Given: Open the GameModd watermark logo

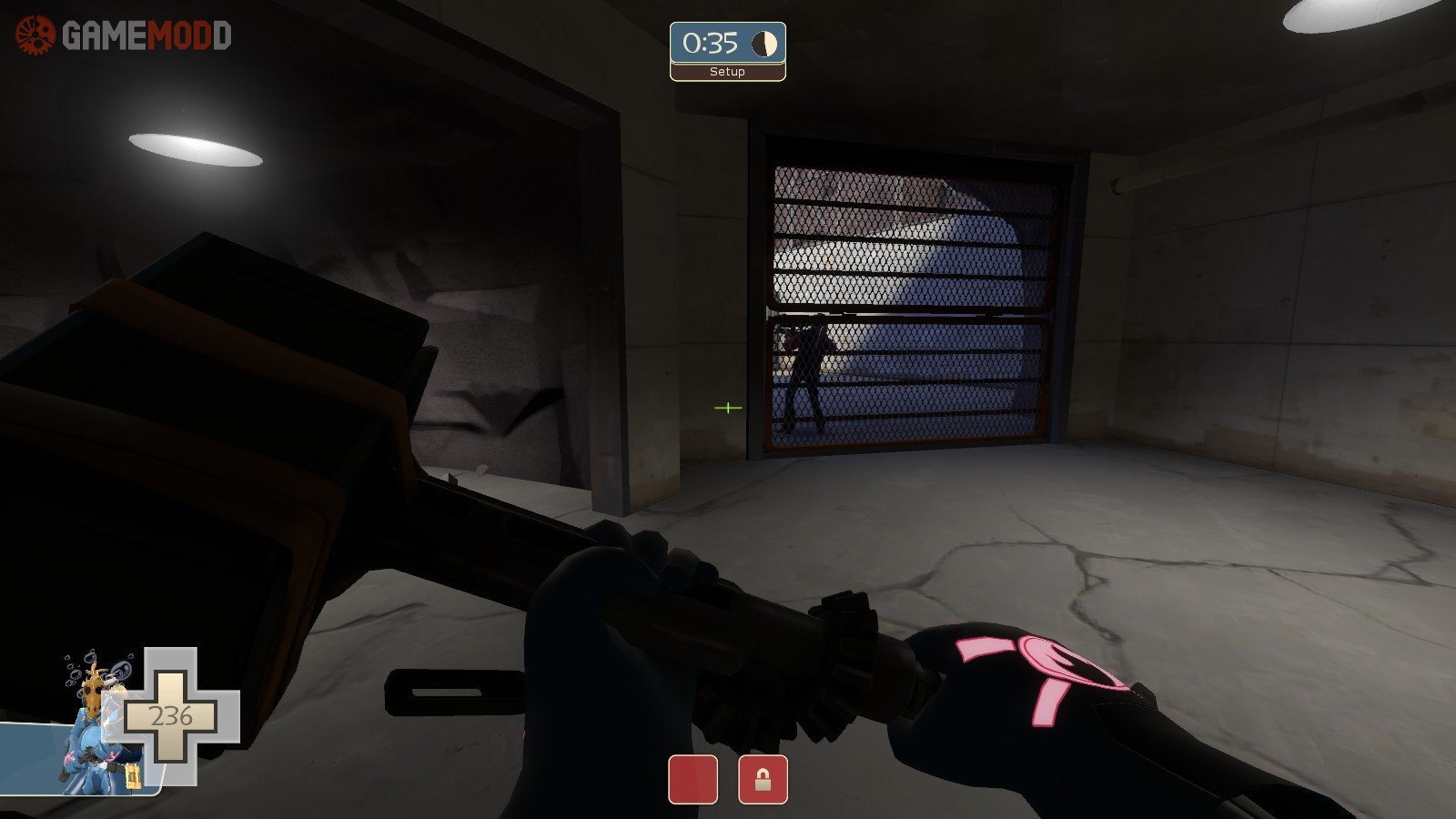Looking at the screenshot, I should (124, 35).
